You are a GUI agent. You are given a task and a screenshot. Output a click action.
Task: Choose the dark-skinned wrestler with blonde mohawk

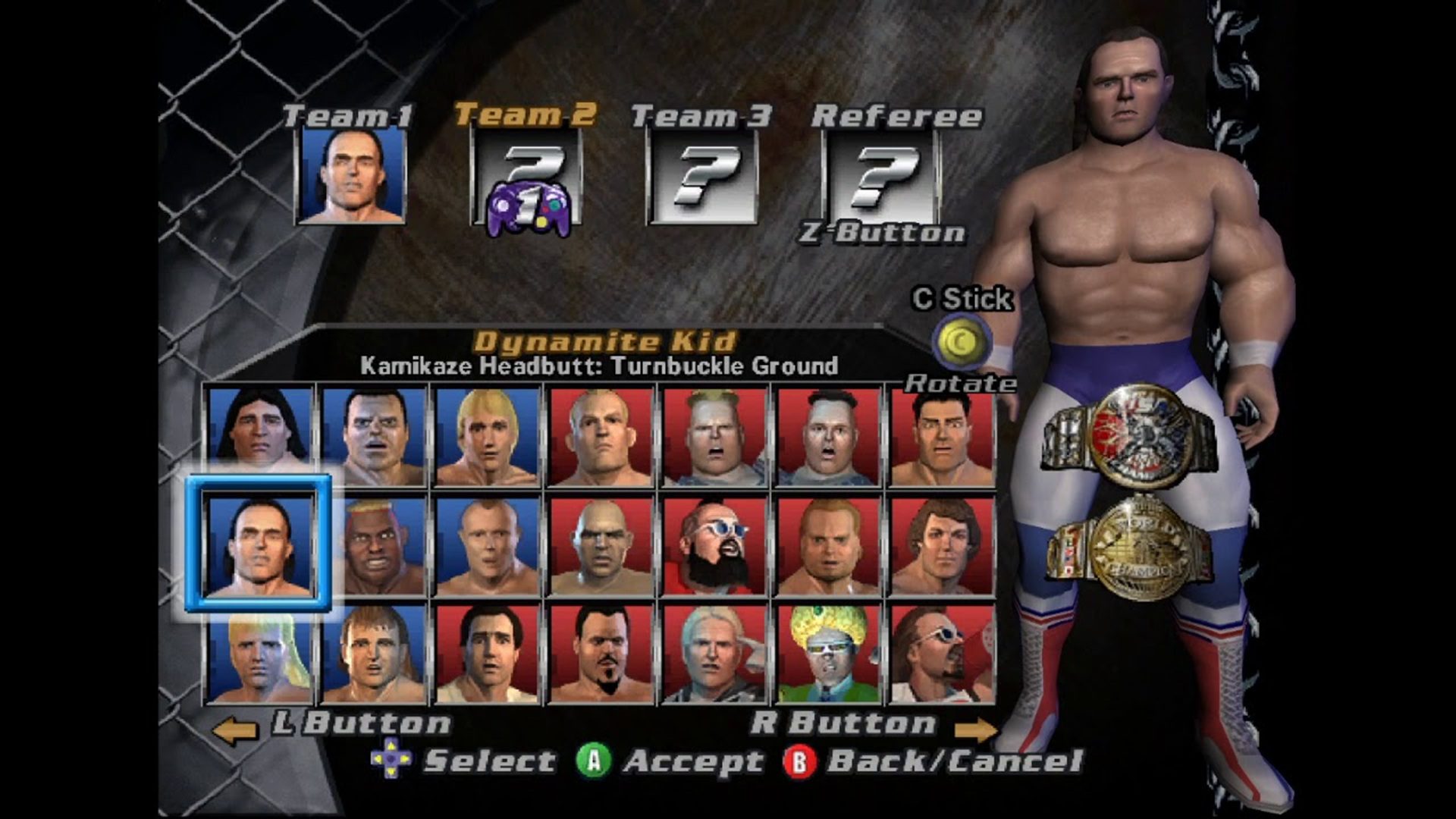(x=372, y=546)
